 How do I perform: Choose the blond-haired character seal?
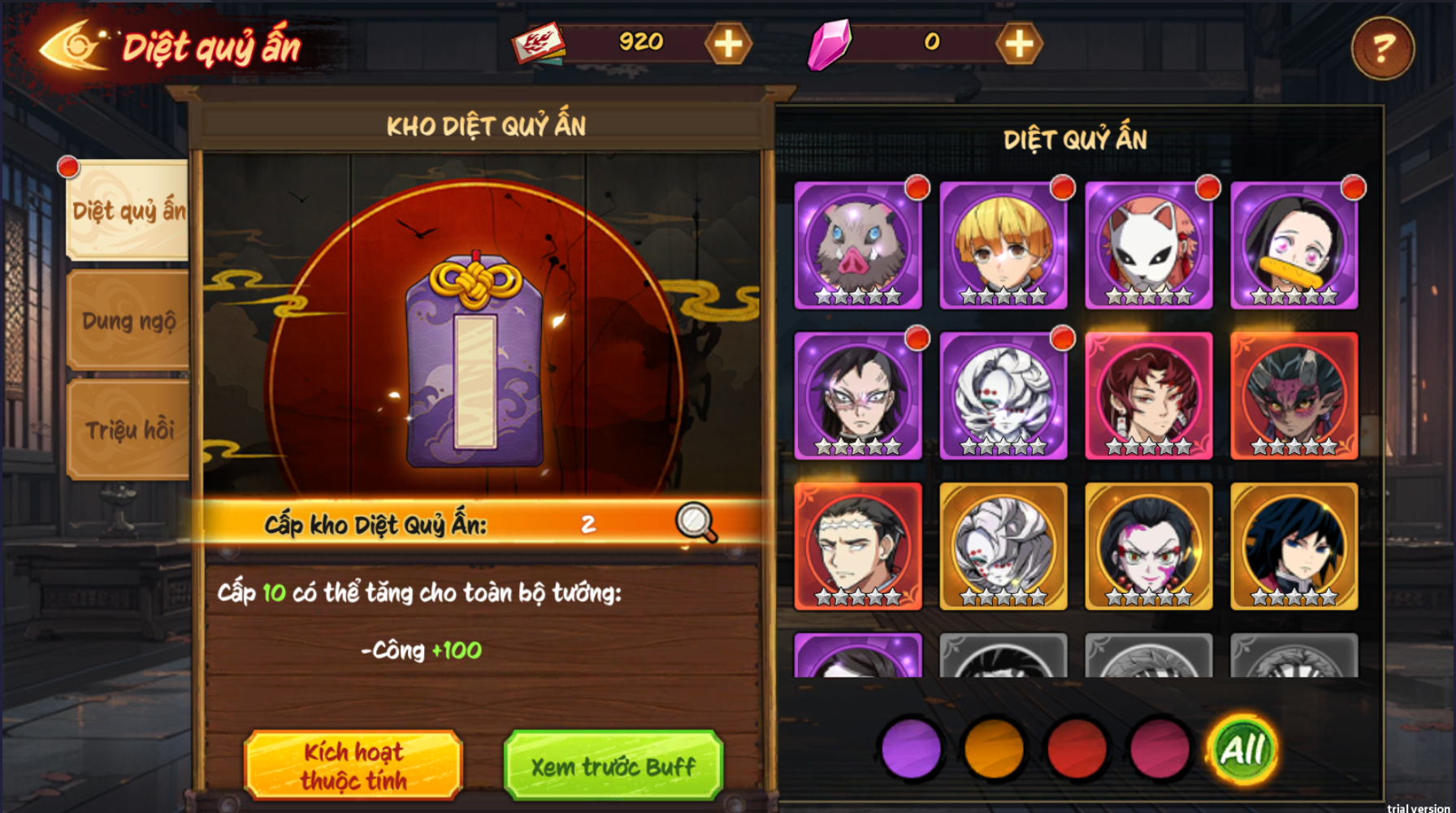[x=1003, y=245]
